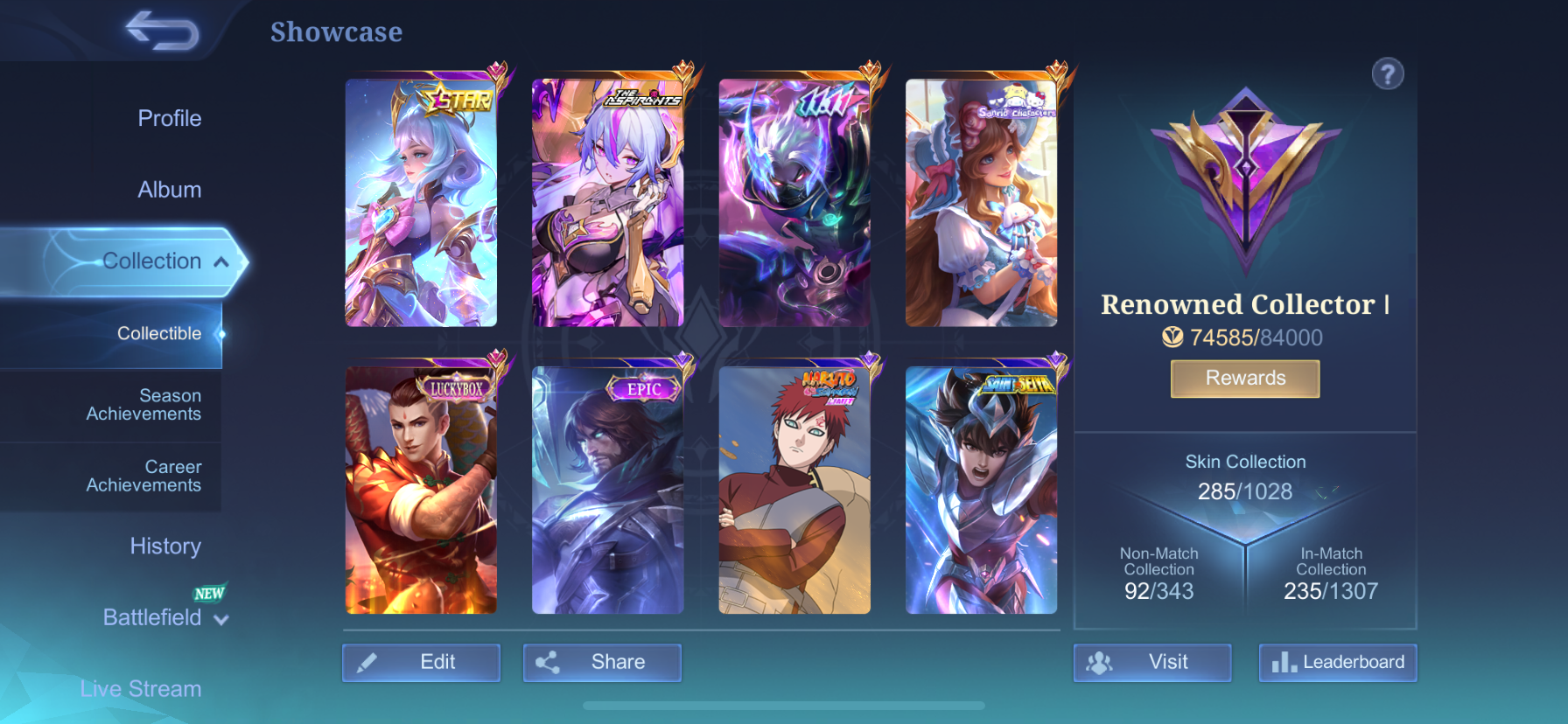View the Saint Seiya skin card
The height and width of the screenshot is (724, 1568).
(x=981, y=490)
